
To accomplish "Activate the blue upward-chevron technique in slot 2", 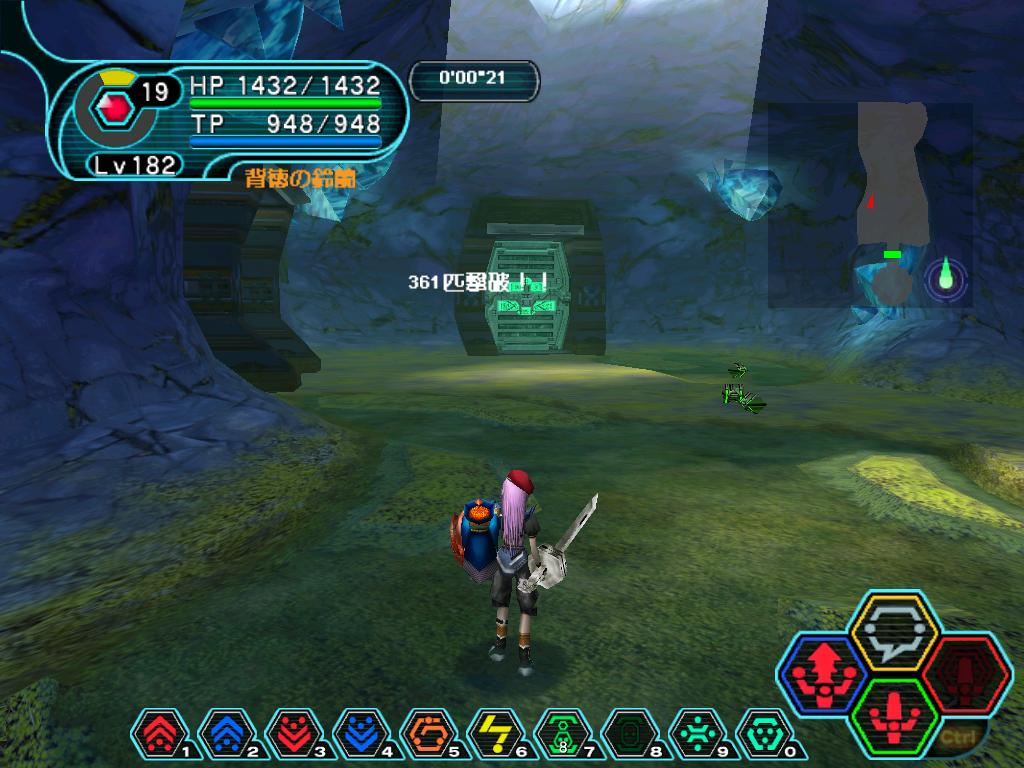I will pos(225,736).
